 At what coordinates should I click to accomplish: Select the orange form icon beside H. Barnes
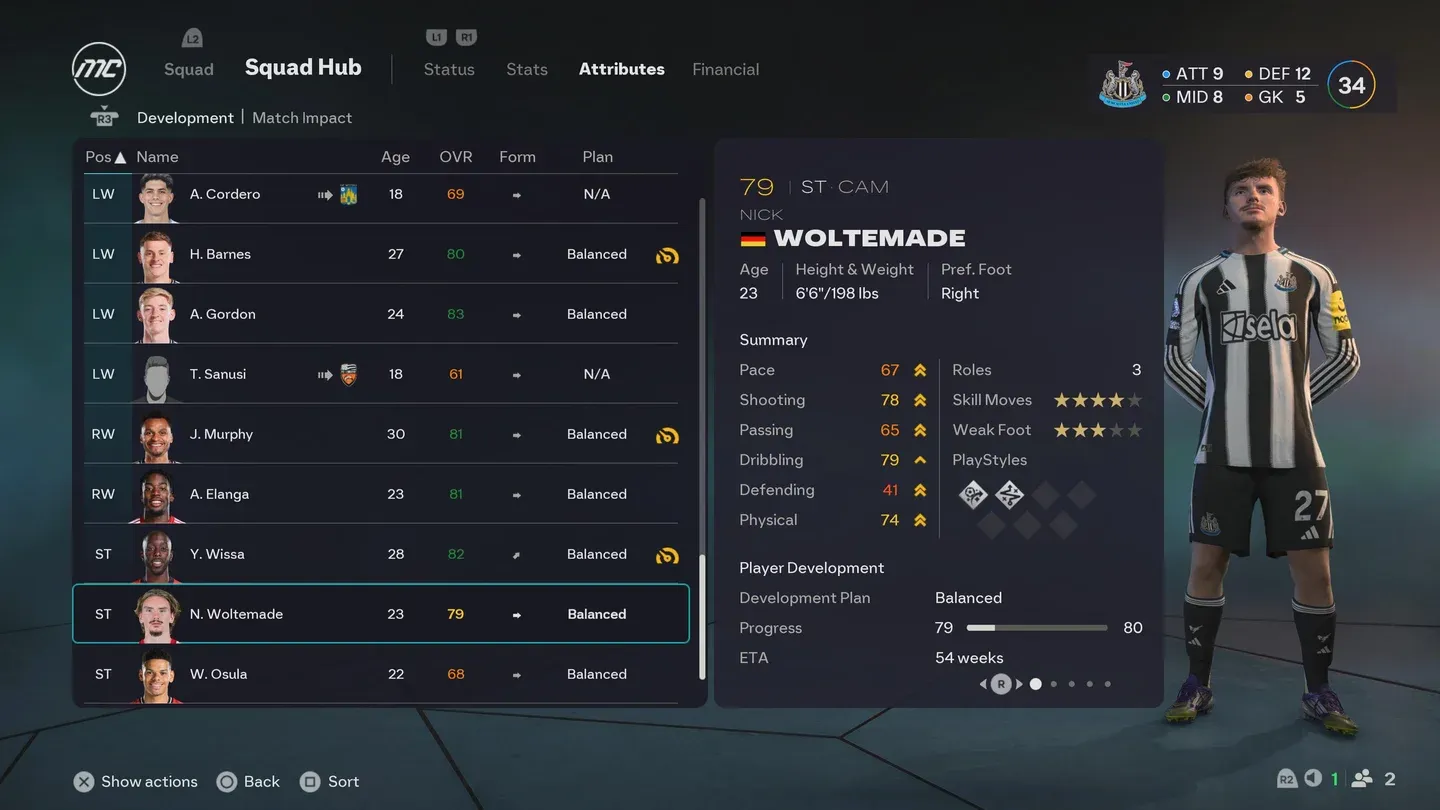click(667, 255)
